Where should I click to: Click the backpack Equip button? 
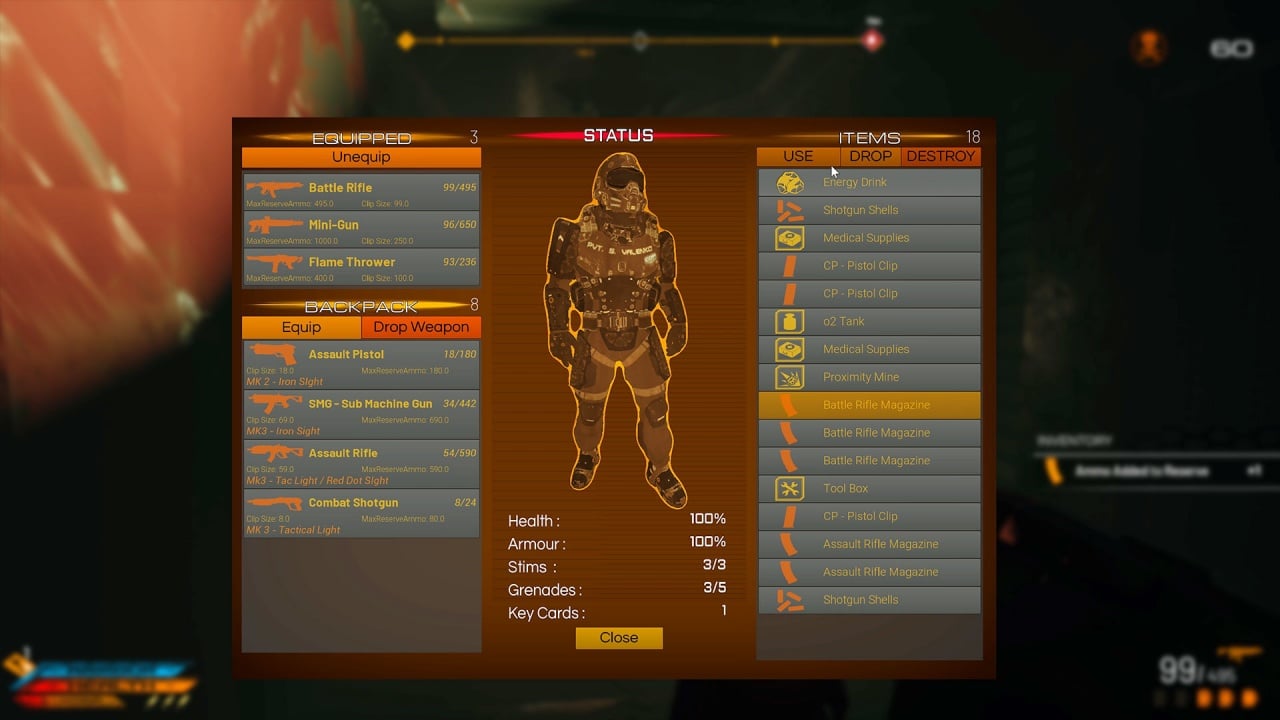click(x=301, y=327)
